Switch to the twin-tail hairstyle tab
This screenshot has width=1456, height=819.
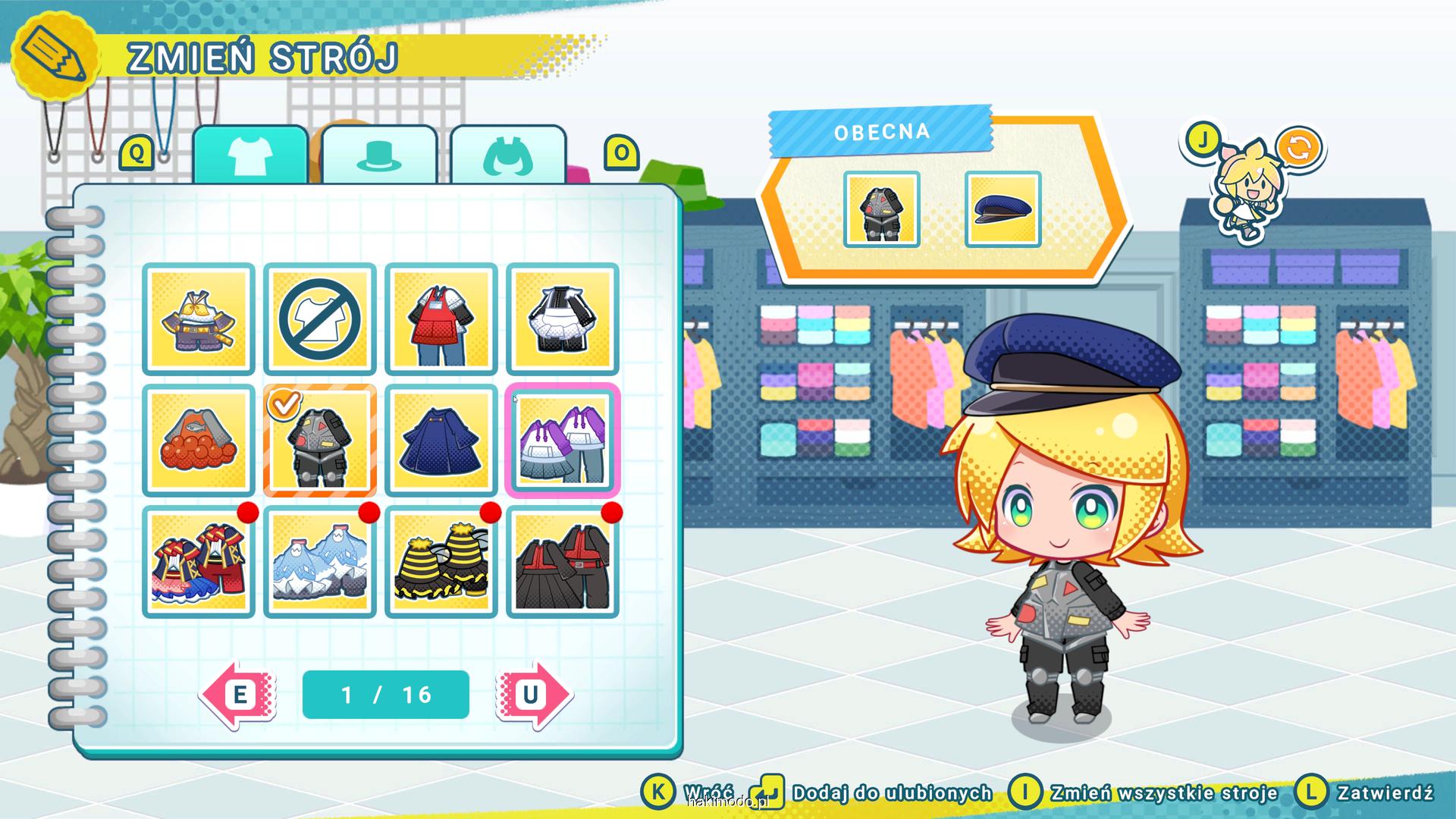click(x=508, y=155)
